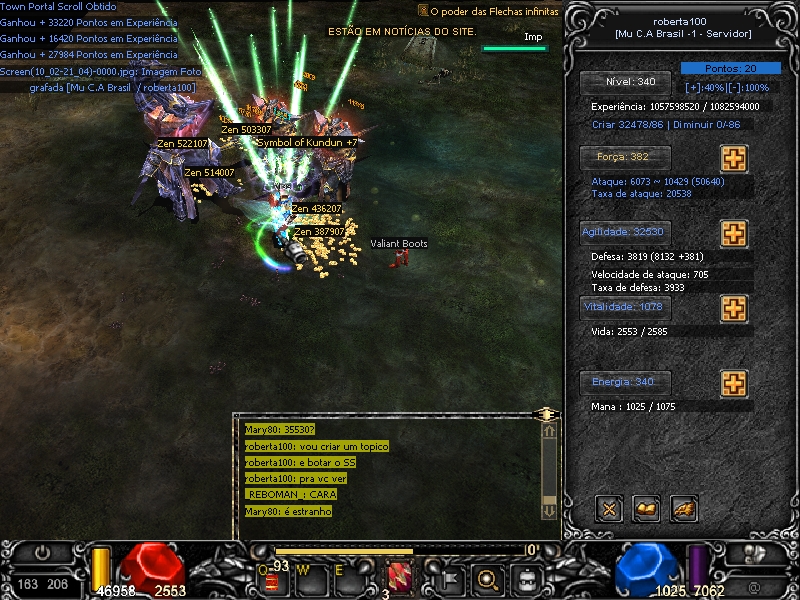800x600 pixels.
Task: Open the quest book button
Action: click(x=646, y=509)
